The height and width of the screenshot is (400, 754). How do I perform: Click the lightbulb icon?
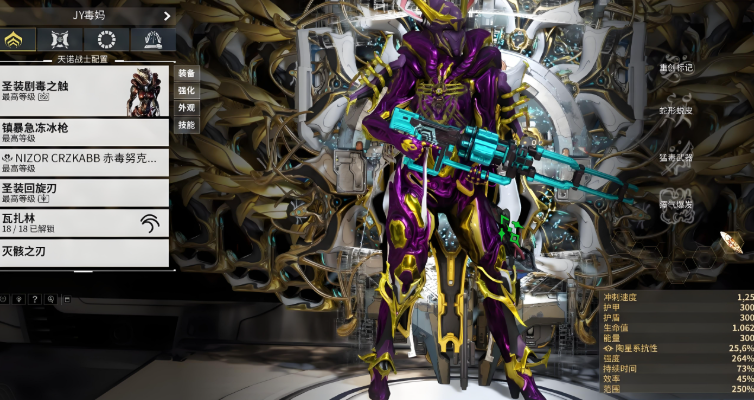coord(20,299)
